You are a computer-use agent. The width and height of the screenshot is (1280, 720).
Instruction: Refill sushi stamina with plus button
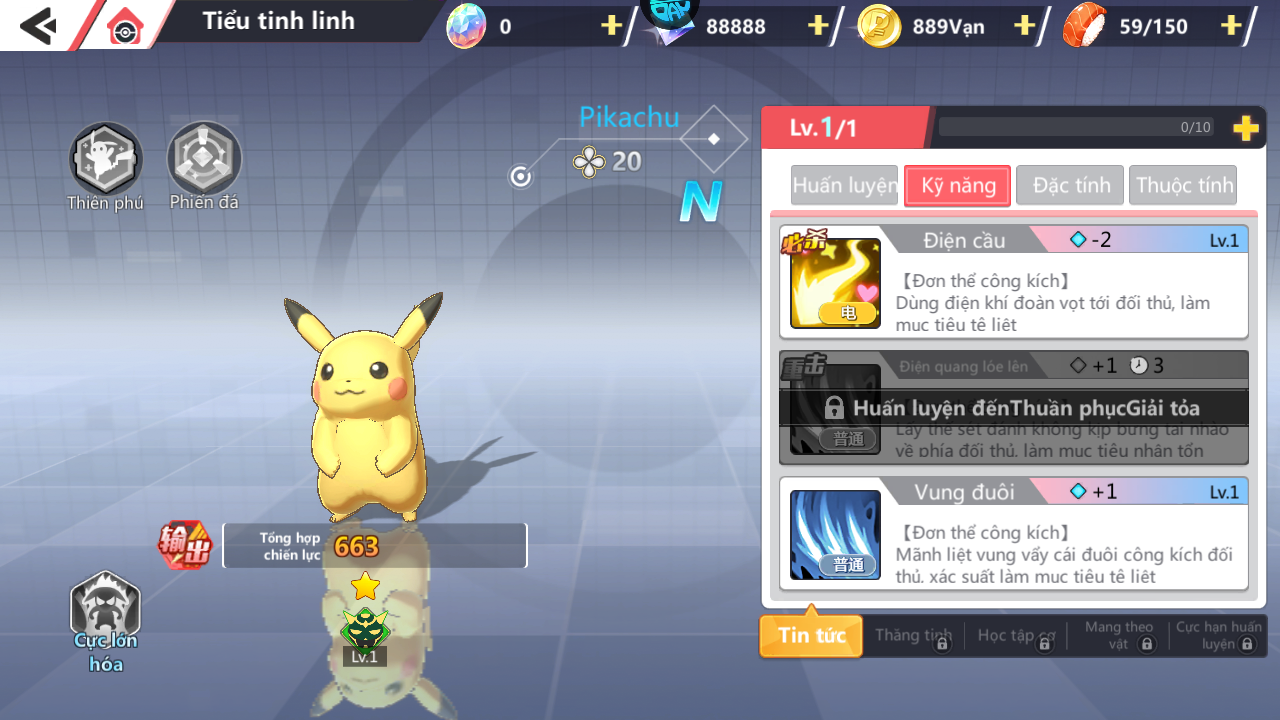click(1231, 26)
